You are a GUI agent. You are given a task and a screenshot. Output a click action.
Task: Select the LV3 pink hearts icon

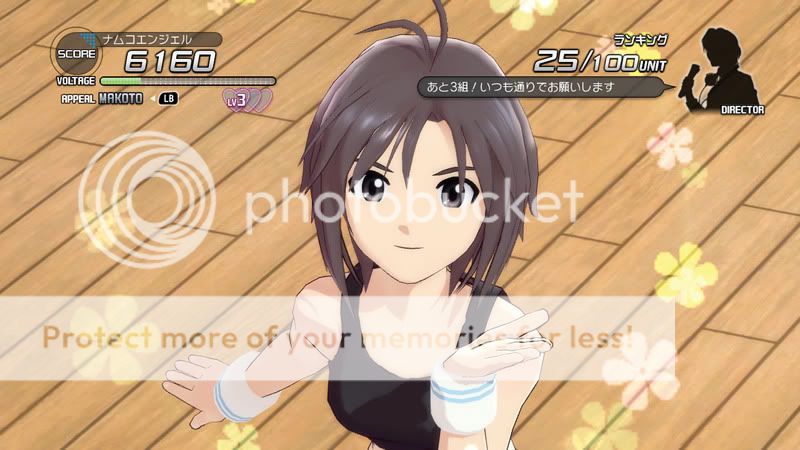coord(247,100)
